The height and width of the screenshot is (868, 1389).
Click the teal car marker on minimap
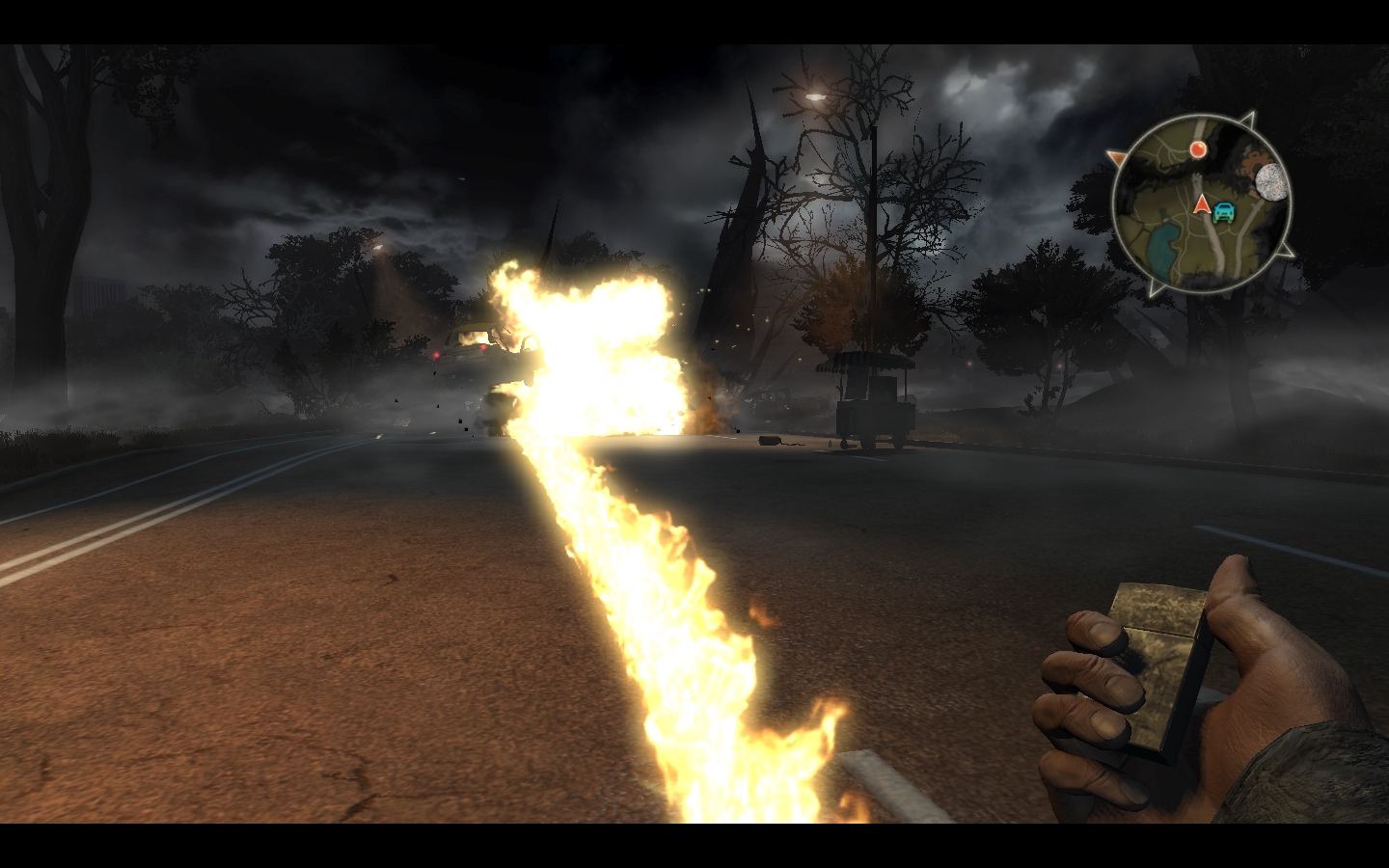coord(1224,212)
